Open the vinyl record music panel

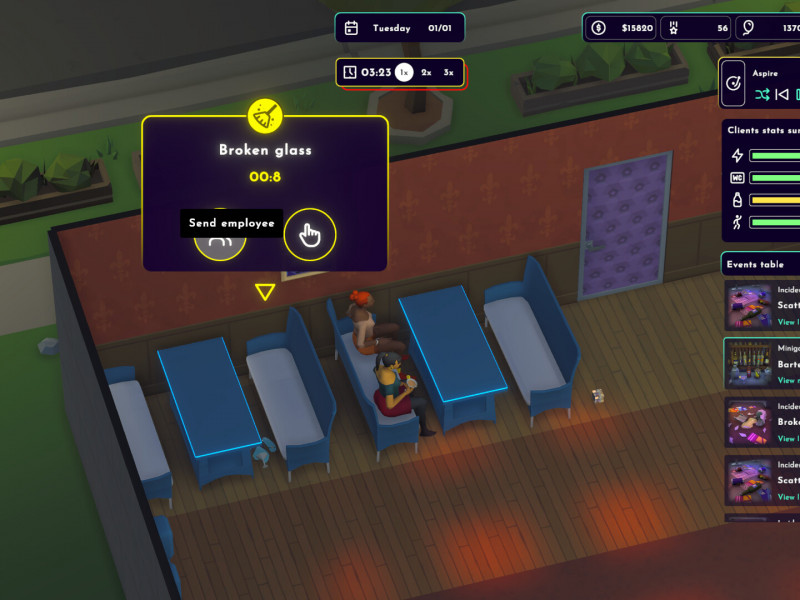coord(734,83)
